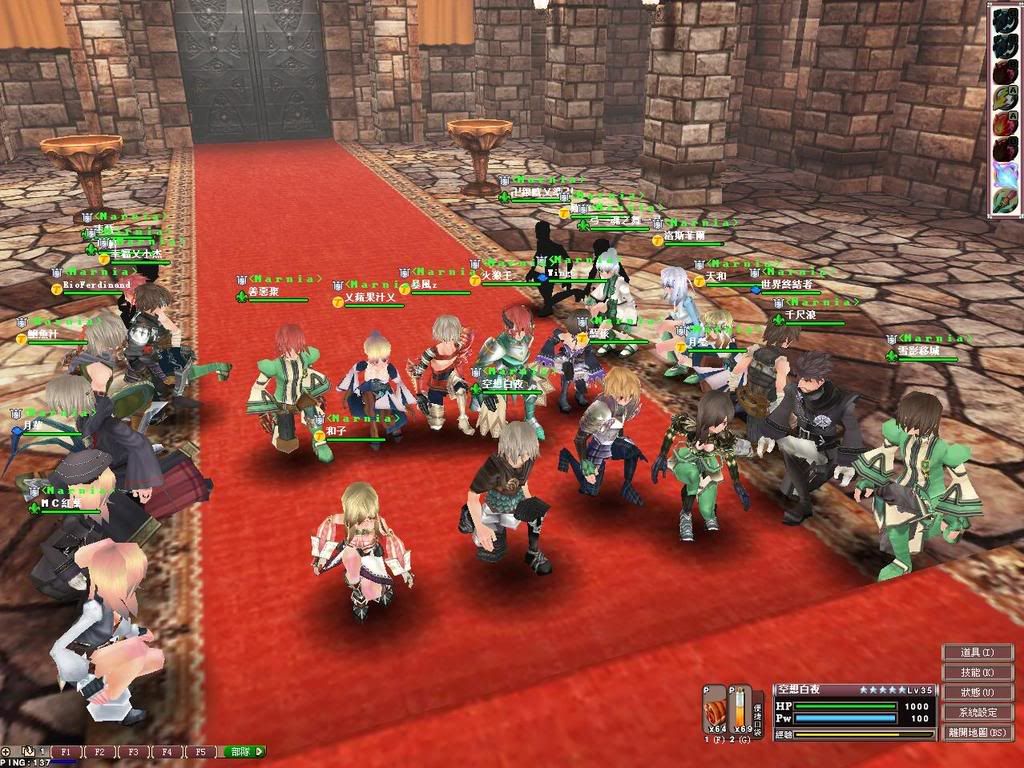Open 系統設定 system settings
Image resolution: width=1024 pixels, height=768 pixels.
[978, 713]
